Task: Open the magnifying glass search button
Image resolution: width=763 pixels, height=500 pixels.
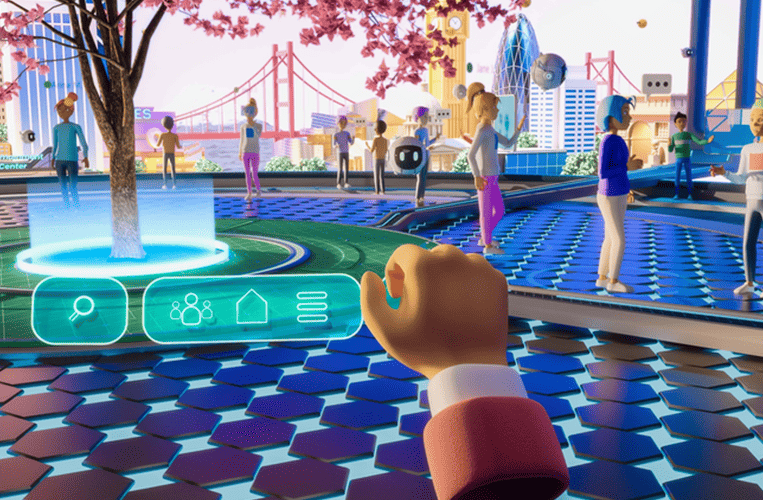Action: [81, 310]
